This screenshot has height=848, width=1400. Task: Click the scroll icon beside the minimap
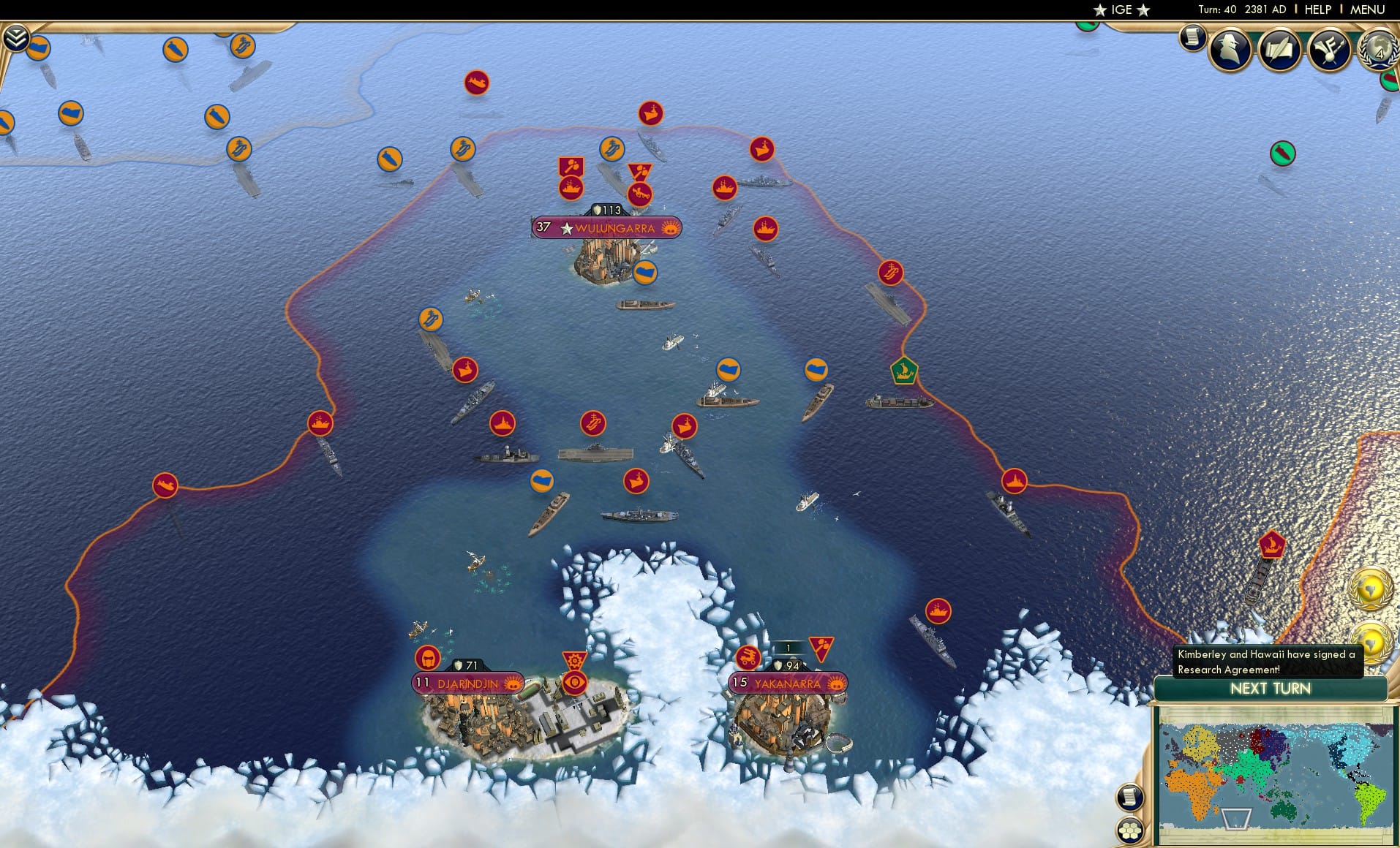(x=1131, y=797)
